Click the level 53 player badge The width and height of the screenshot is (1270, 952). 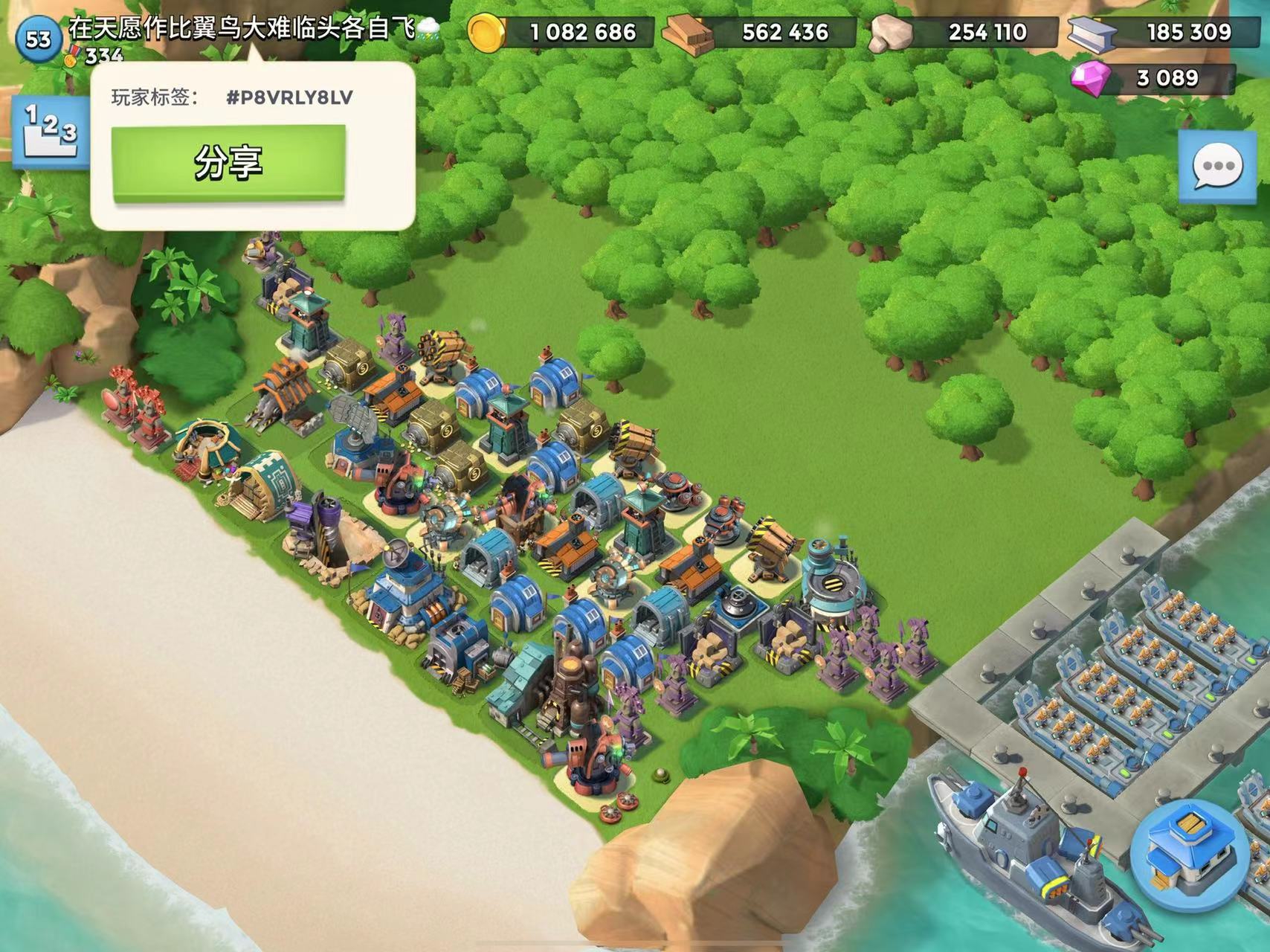point(39,38)
